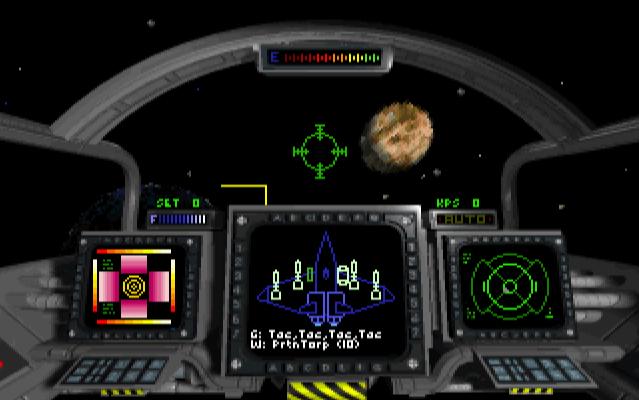Select the pink shield and armor display
Viewport: 639px width, 400px height.
click(x=132, y=286)
